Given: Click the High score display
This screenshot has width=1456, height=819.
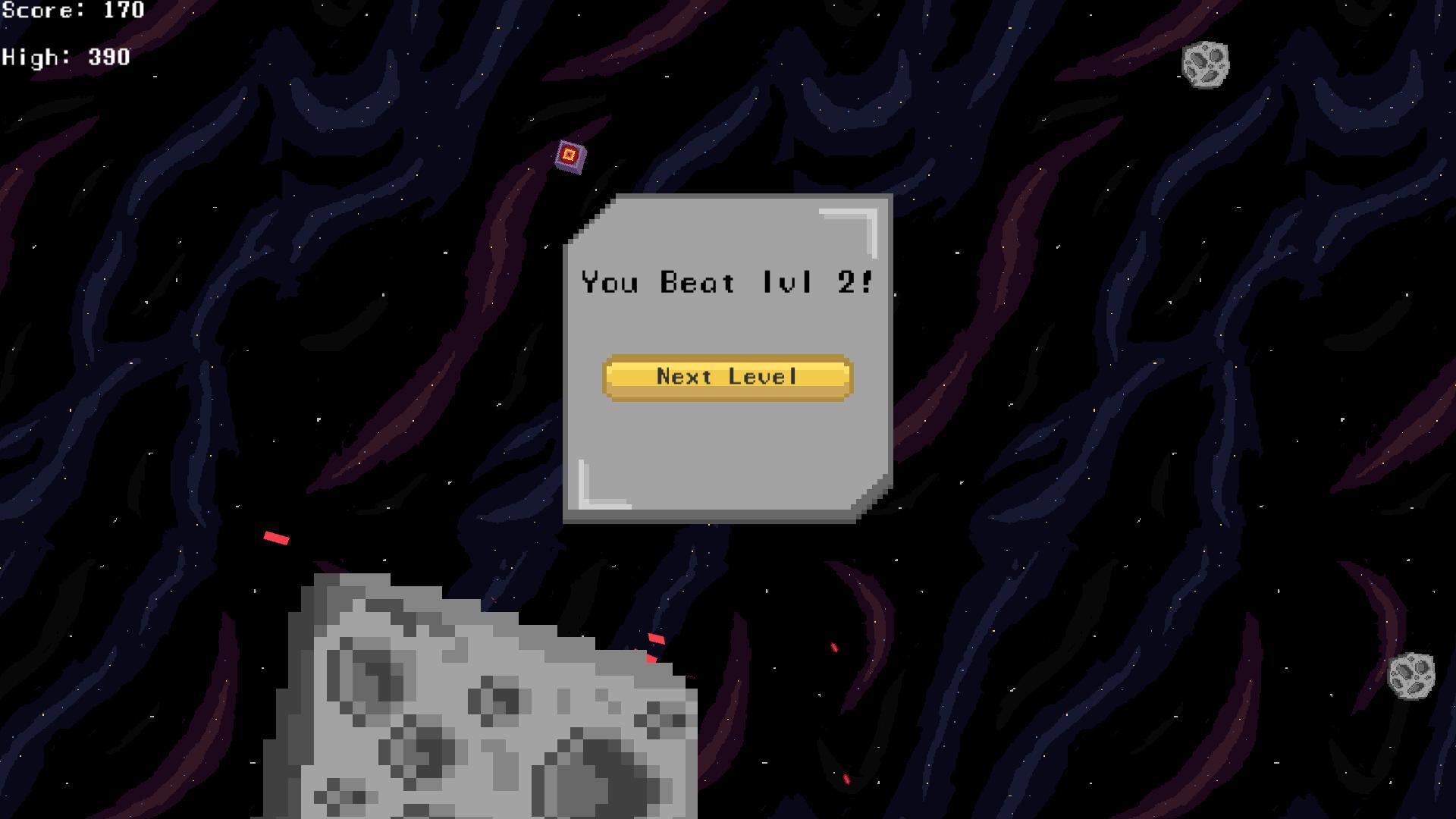Looking at the screenshot, I should pos(64,56).
